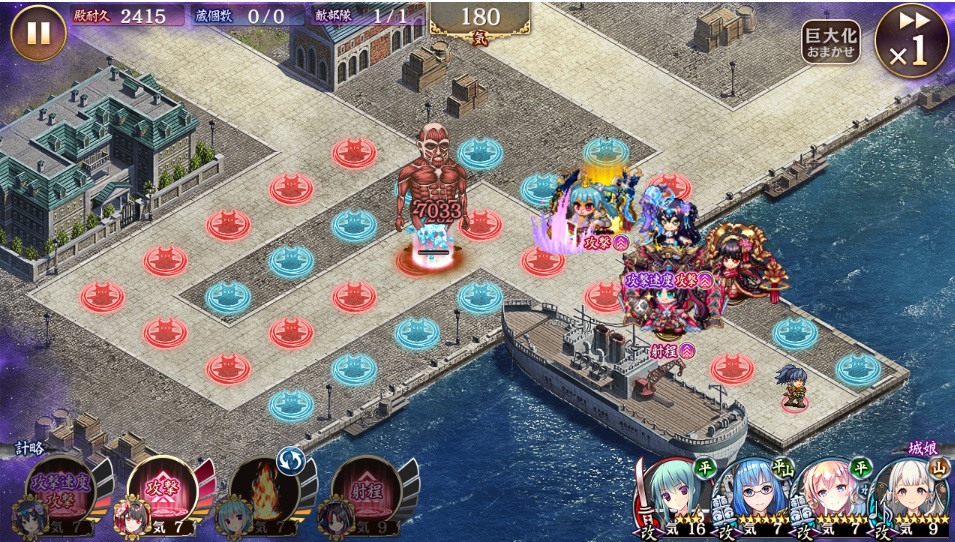Viewport: 955px width, 542px height.
Task: Activate the 巨大化 おまかせ auto-enlarge button
Action: click(830, 42)
